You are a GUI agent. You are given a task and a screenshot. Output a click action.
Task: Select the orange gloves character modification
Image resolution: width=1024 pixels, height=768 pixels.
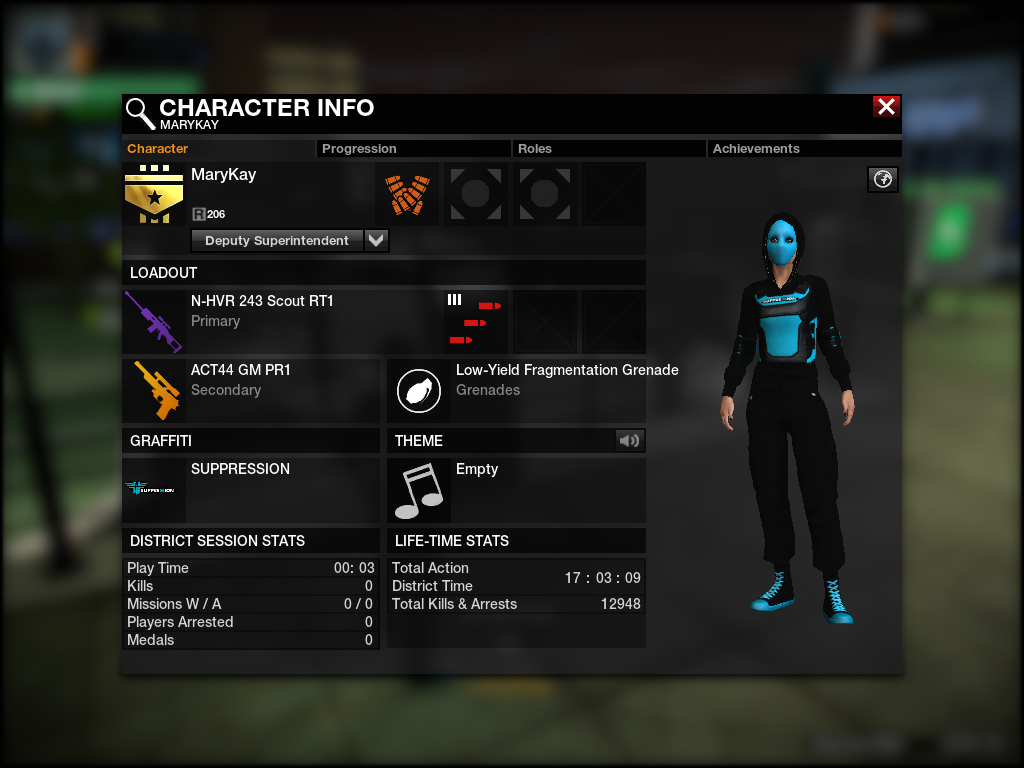coord(407,194)
